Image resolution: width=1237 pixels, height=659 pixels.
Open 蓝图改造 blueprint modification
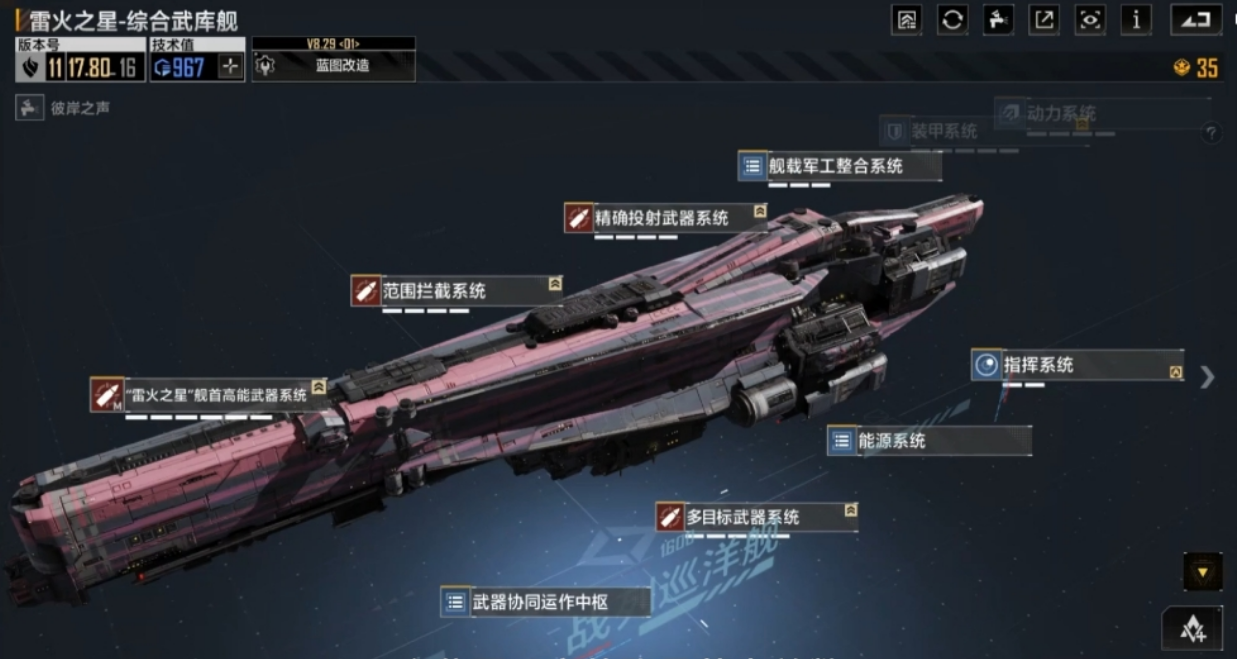(333, 66)
